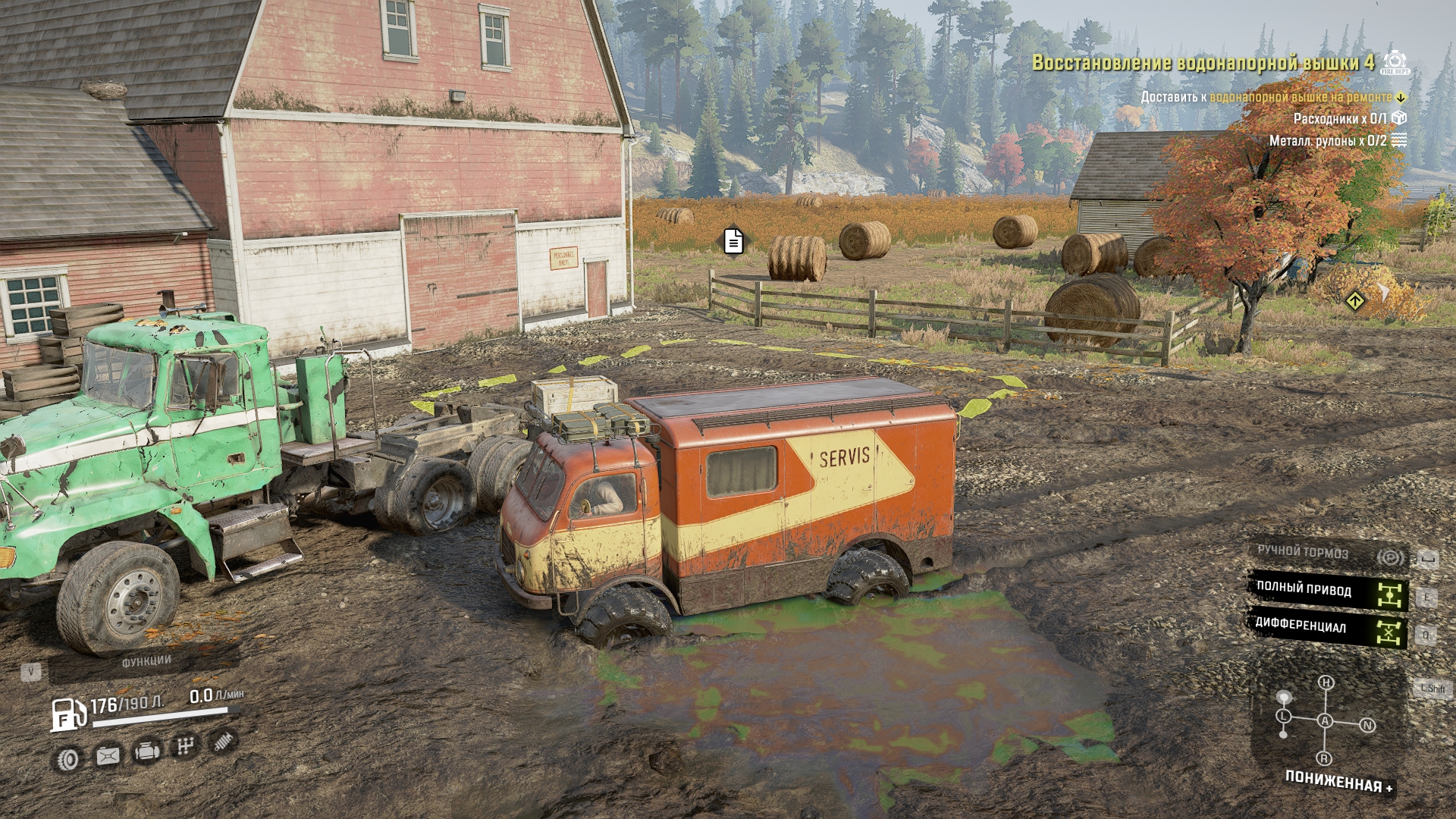Viewport: 1456px width, 819px height.
Task: Select the H high gear on the gearbox
Action: pyautogui.click(x=1326, y=682)
